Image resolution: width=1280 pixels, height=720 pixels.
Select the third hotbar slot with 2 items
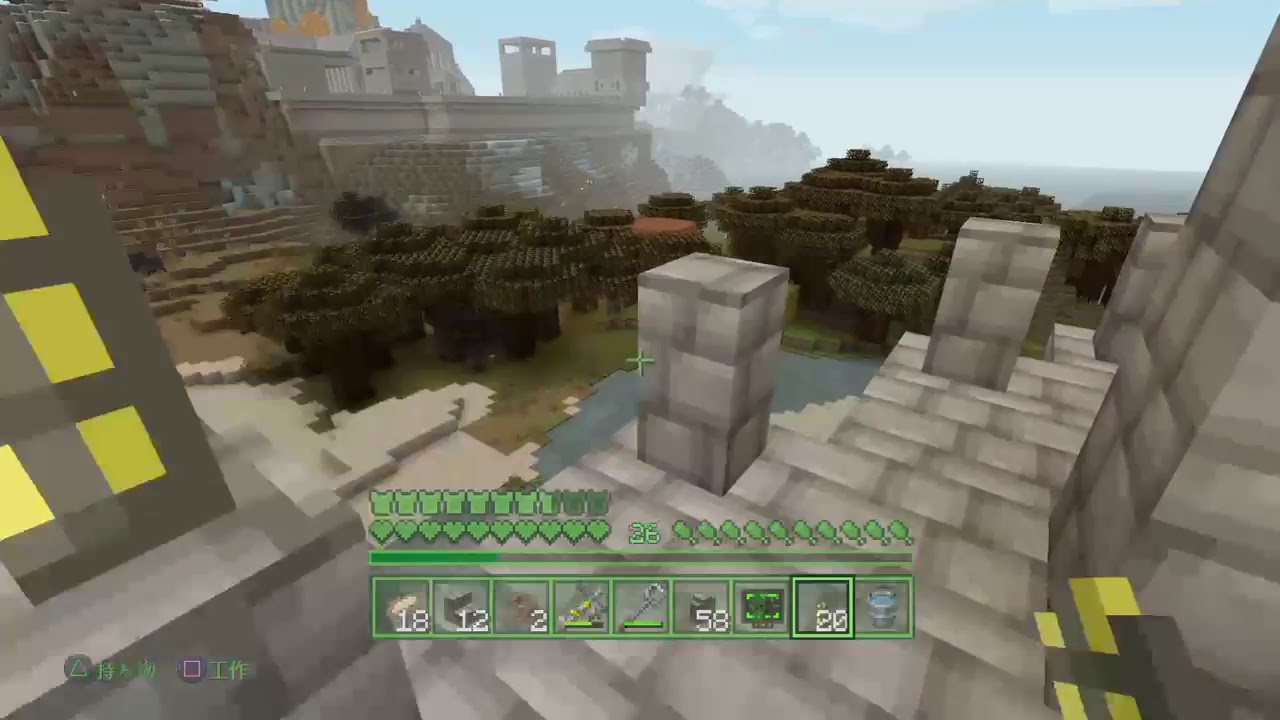(524, 605)
